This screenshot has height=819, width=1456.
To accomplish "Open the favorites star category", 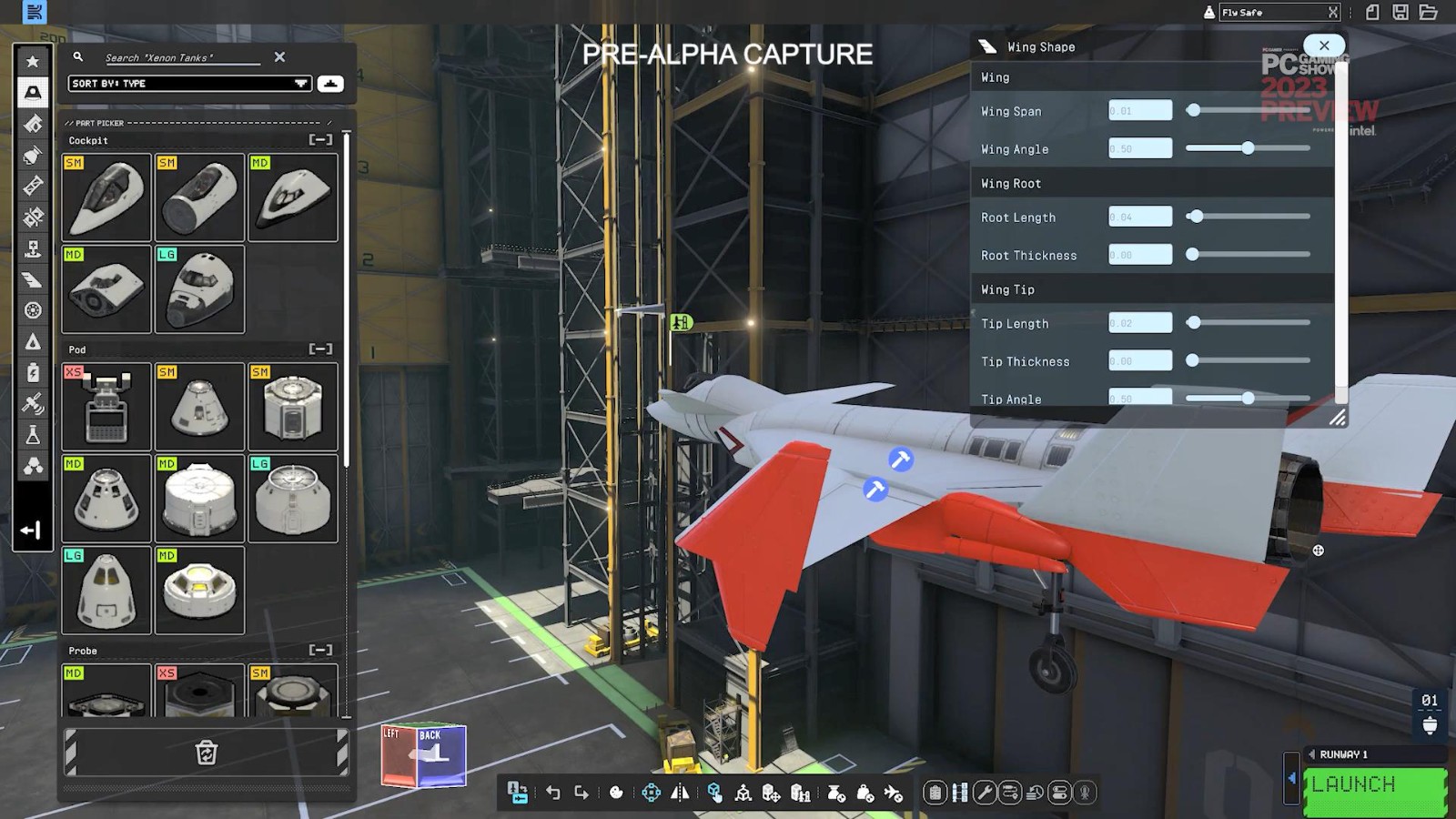I will click(x=33, y=62).
